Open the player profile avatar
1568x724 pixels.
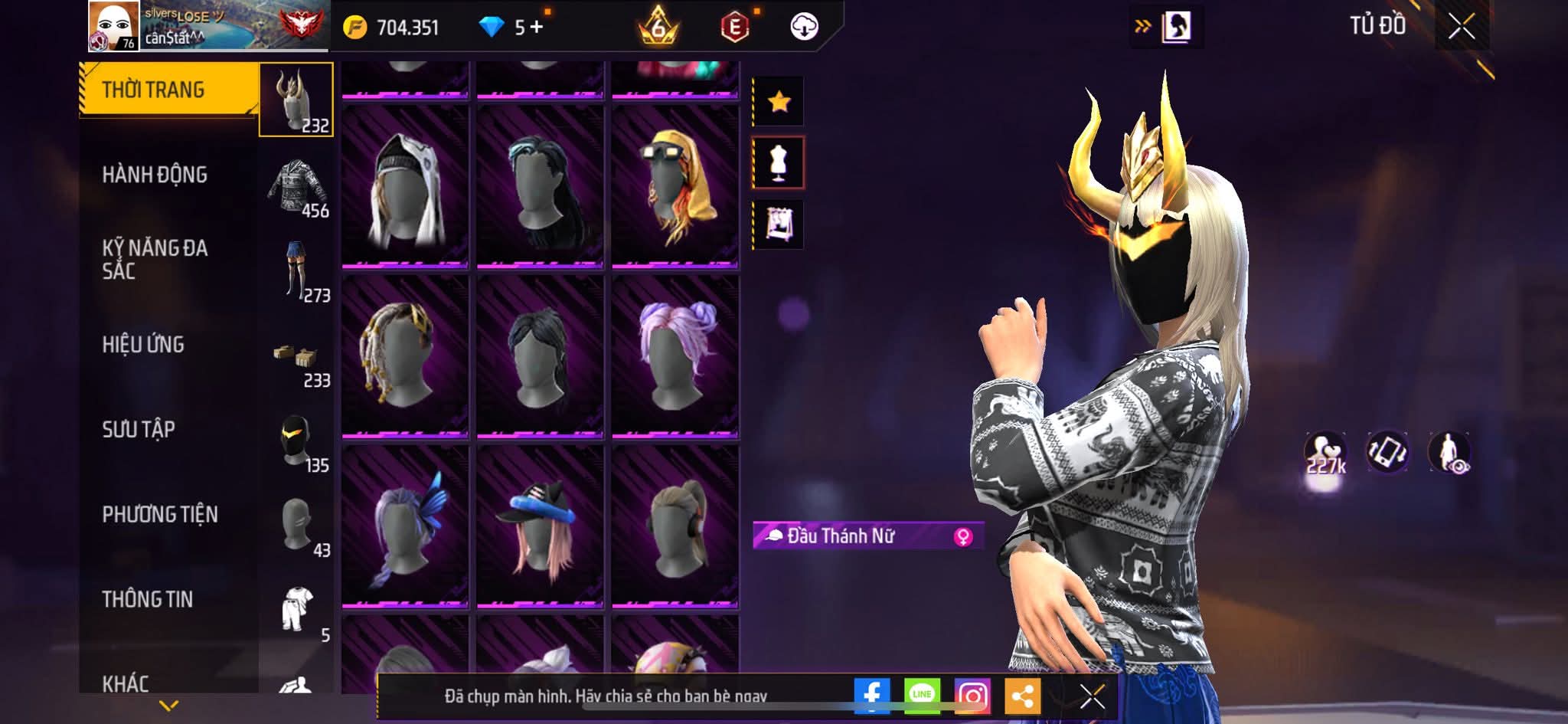pos(113,26)
